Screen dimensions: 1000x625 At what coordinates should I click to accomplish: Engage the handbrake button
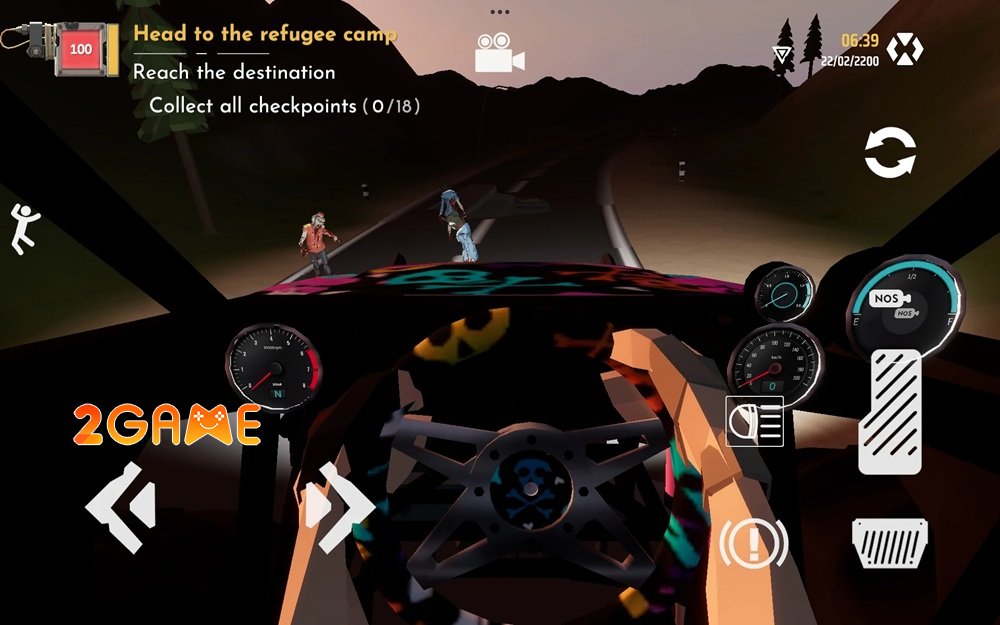753,543
